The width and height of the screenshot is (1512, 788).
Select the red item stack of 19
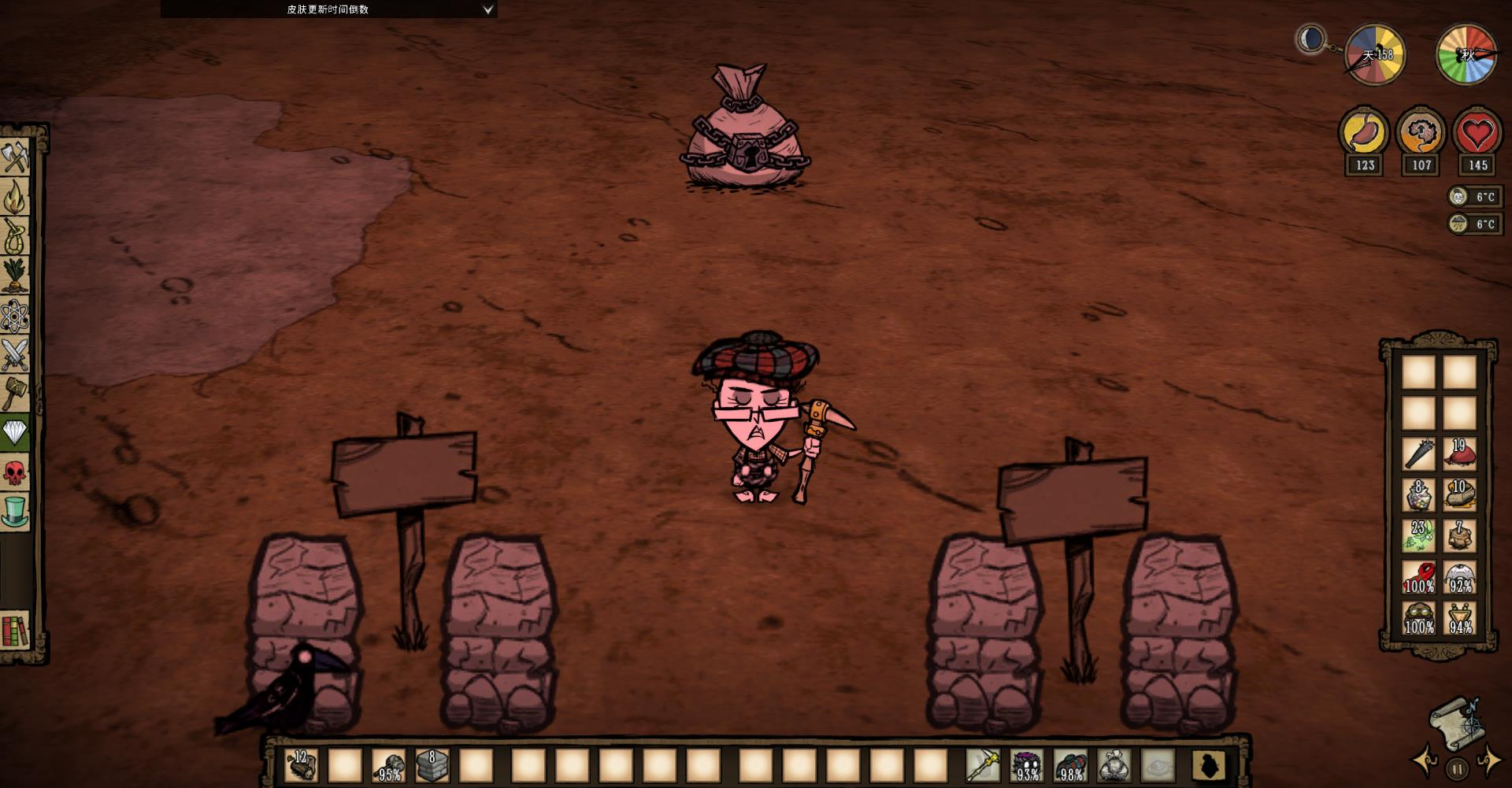[x=1459, y=453]
